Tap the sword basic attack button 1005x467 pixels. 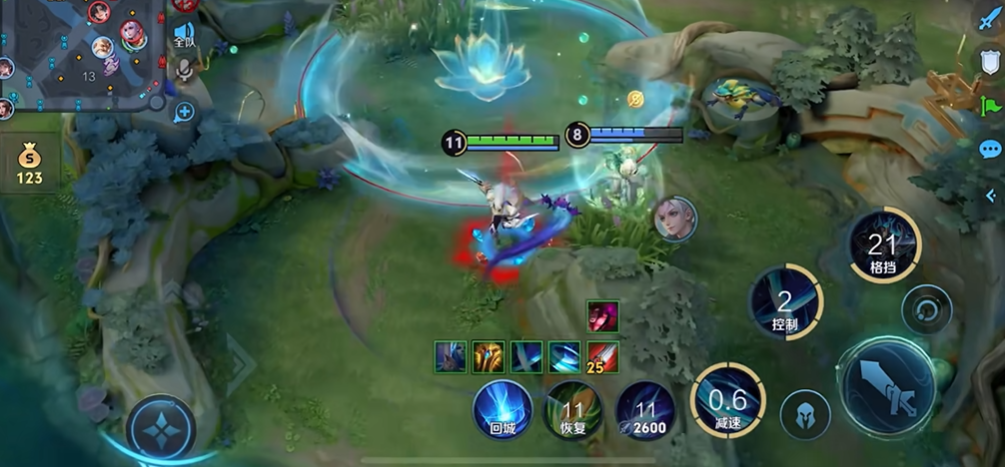tap(888, 386)
